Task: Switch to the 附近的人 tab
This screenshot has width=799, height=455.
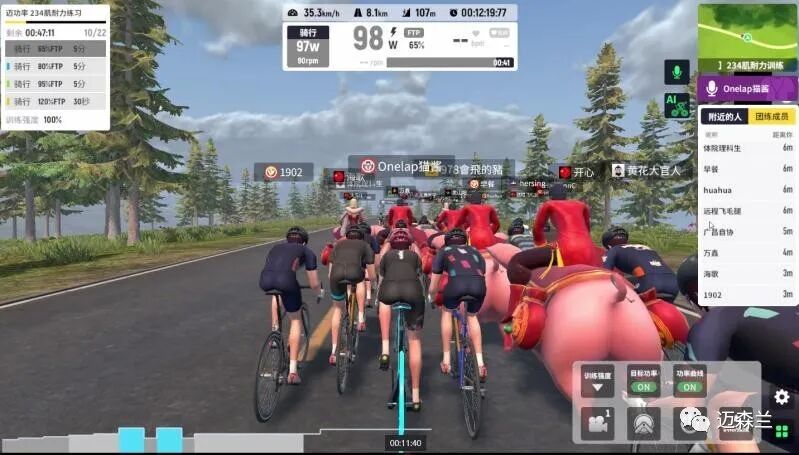Action: 724,117
